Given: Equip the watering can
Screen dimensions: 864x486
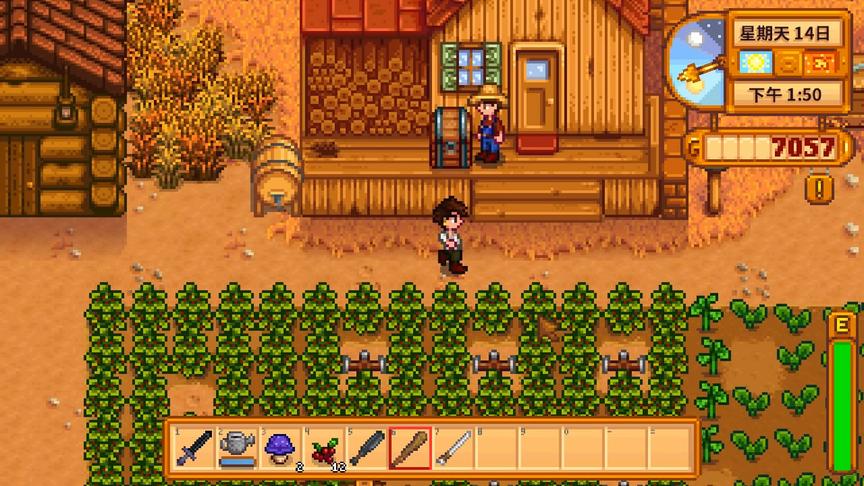Looking at the screenshot, I should point(237,448).
